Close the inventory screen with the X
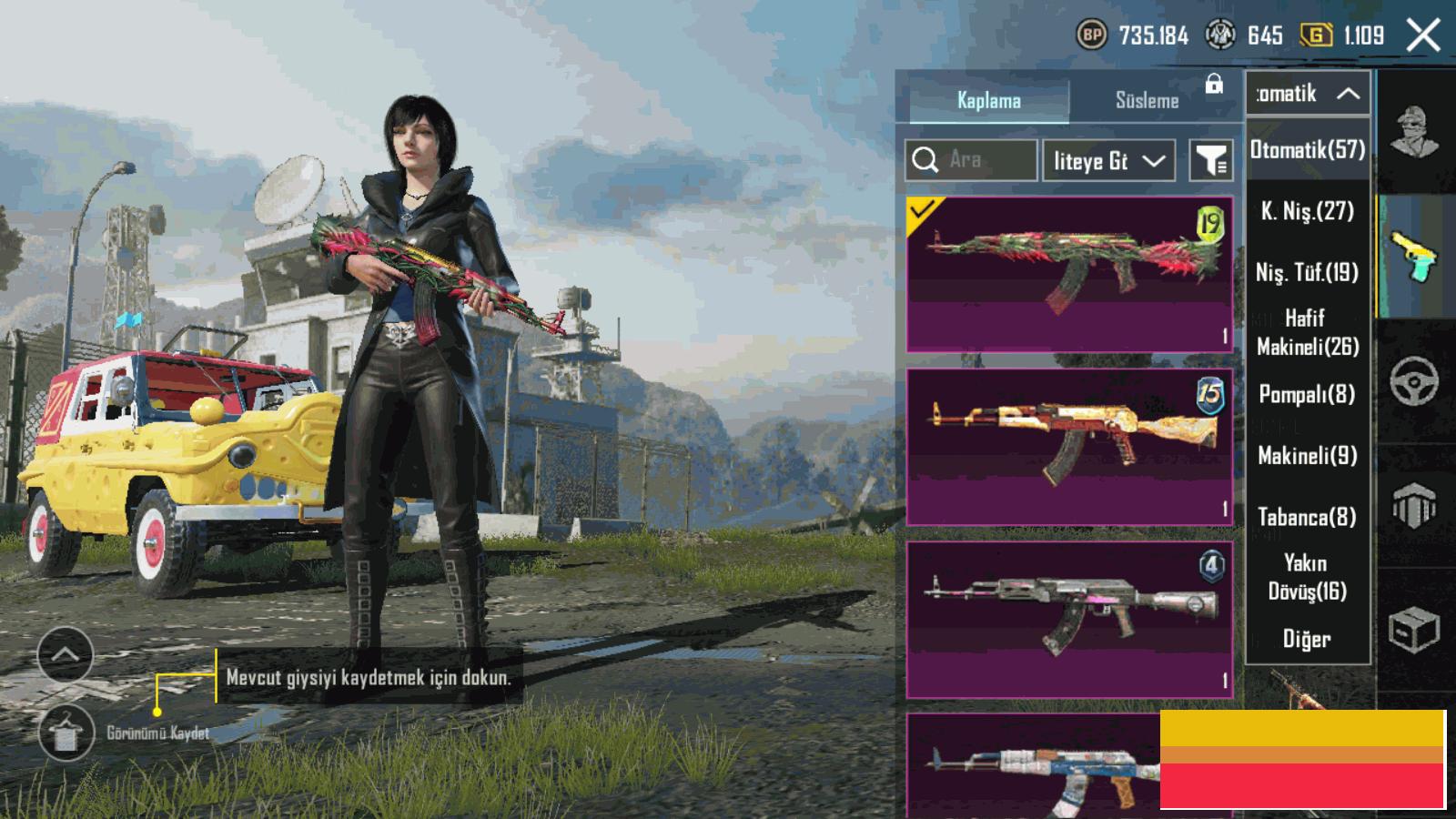The width and height of the screenshot is (1456, 819). [x=1423, y=35]
